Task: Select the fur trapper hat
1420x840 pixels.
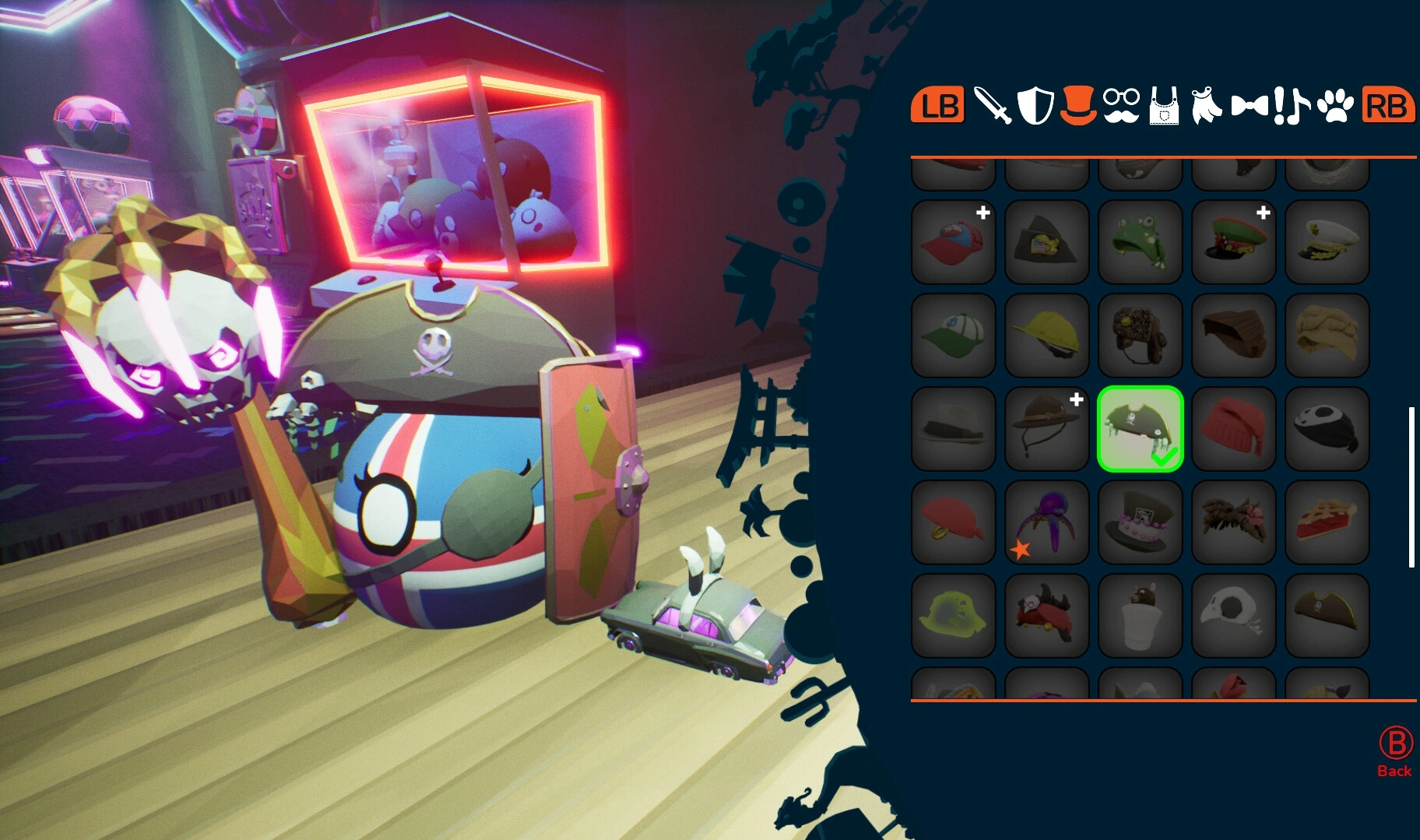Action: point(1141,335)
